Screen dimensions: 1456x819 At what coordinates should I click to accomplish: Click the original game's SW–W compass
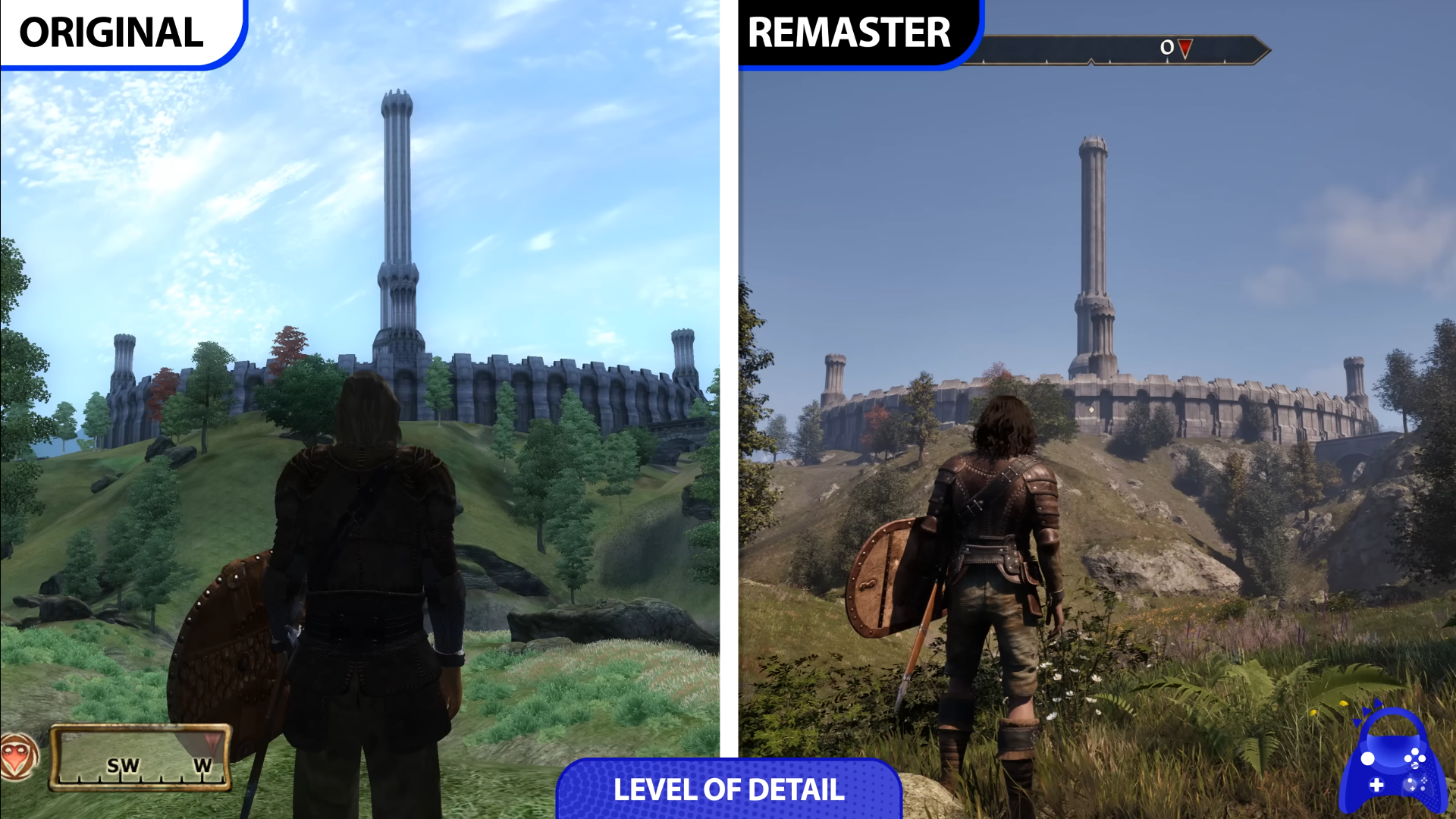(x=140, y=758)
